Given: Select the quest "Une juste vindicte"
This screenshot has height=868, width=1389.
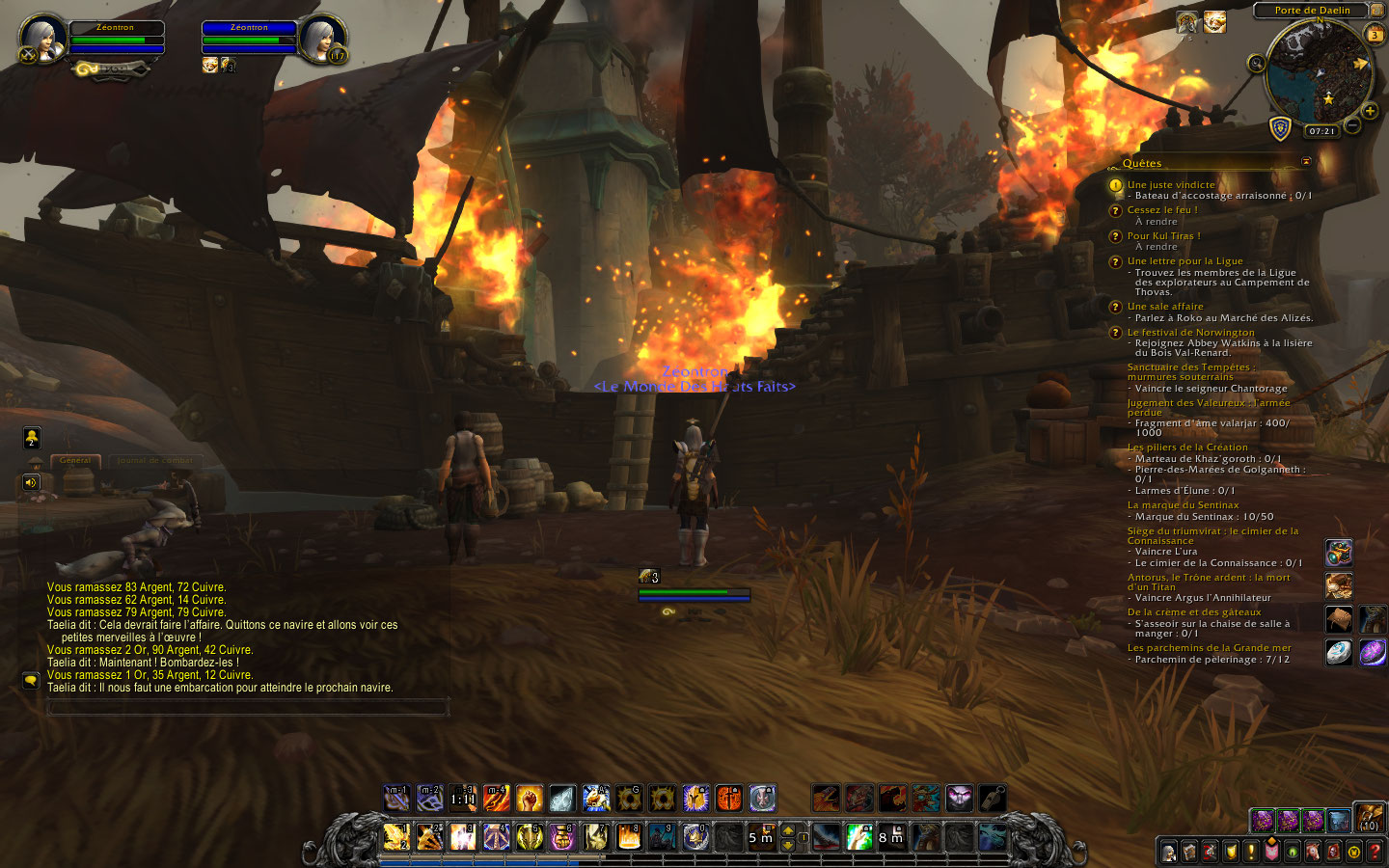Looking at the screenshot, I should (1171, 184).
